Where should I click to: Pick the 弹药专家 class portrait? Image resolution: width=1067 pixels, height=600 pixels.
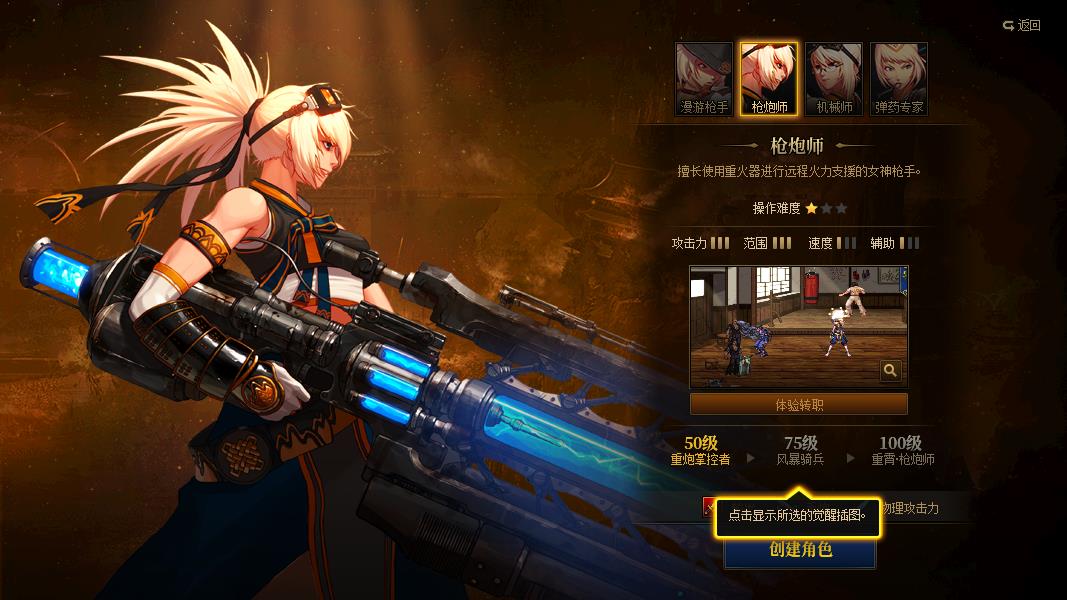899,79
